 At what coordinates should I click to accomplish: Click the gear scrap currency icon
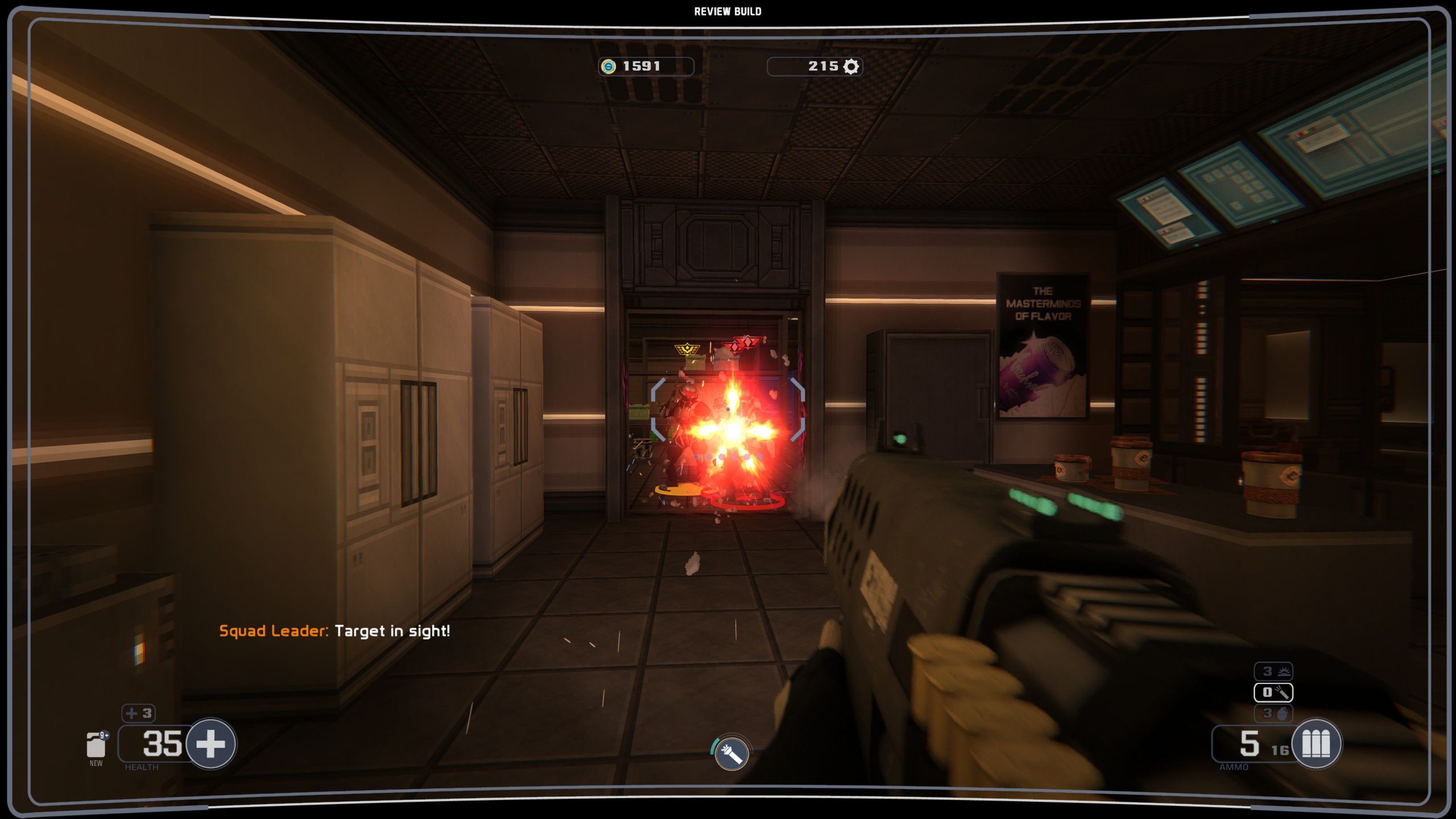pyautogui.click(x=851, y=67)
